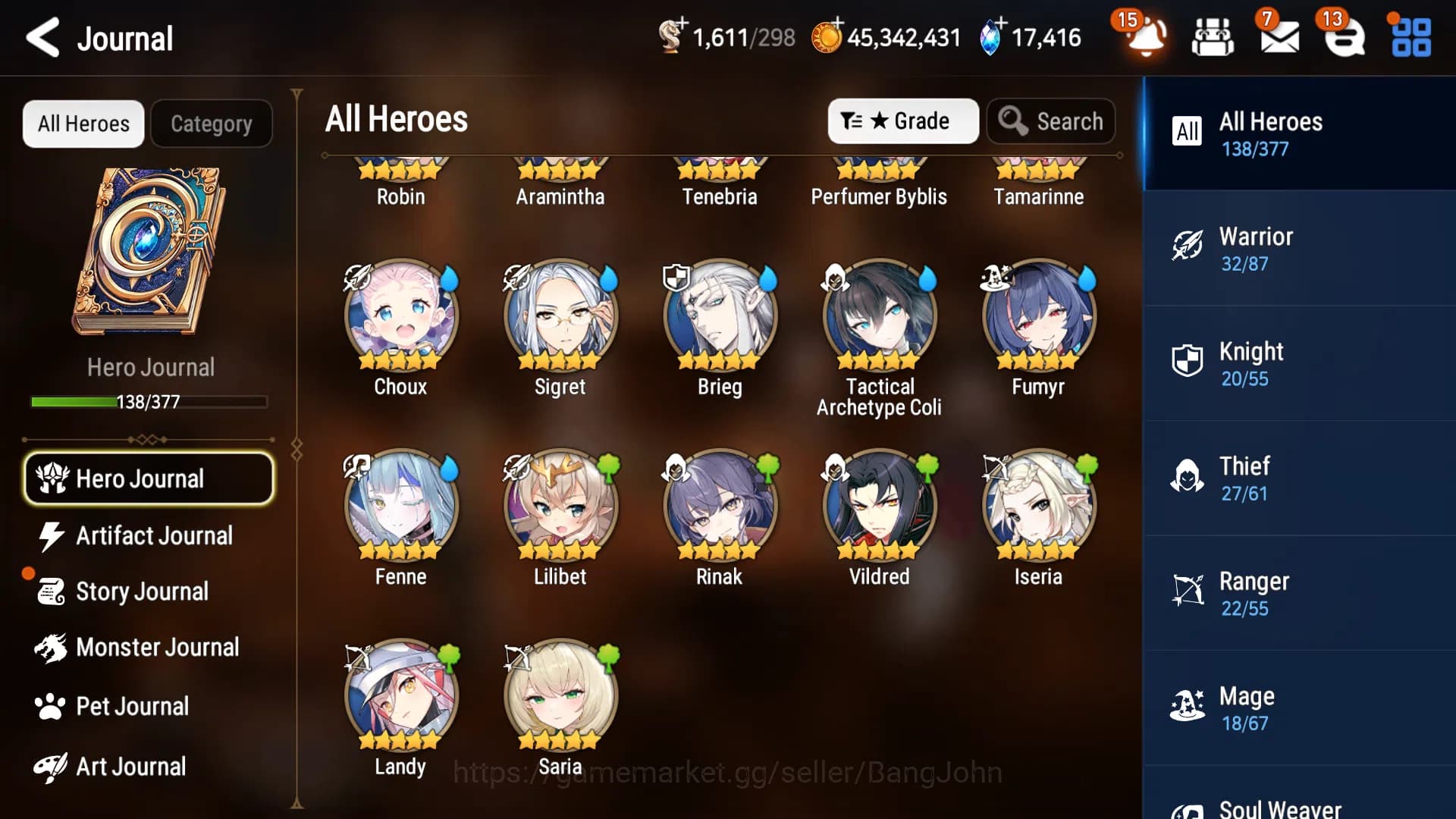This screenshot has height=819, width=1456.
Task: Select the Mage class icon
Action: tap(1188, 704)
